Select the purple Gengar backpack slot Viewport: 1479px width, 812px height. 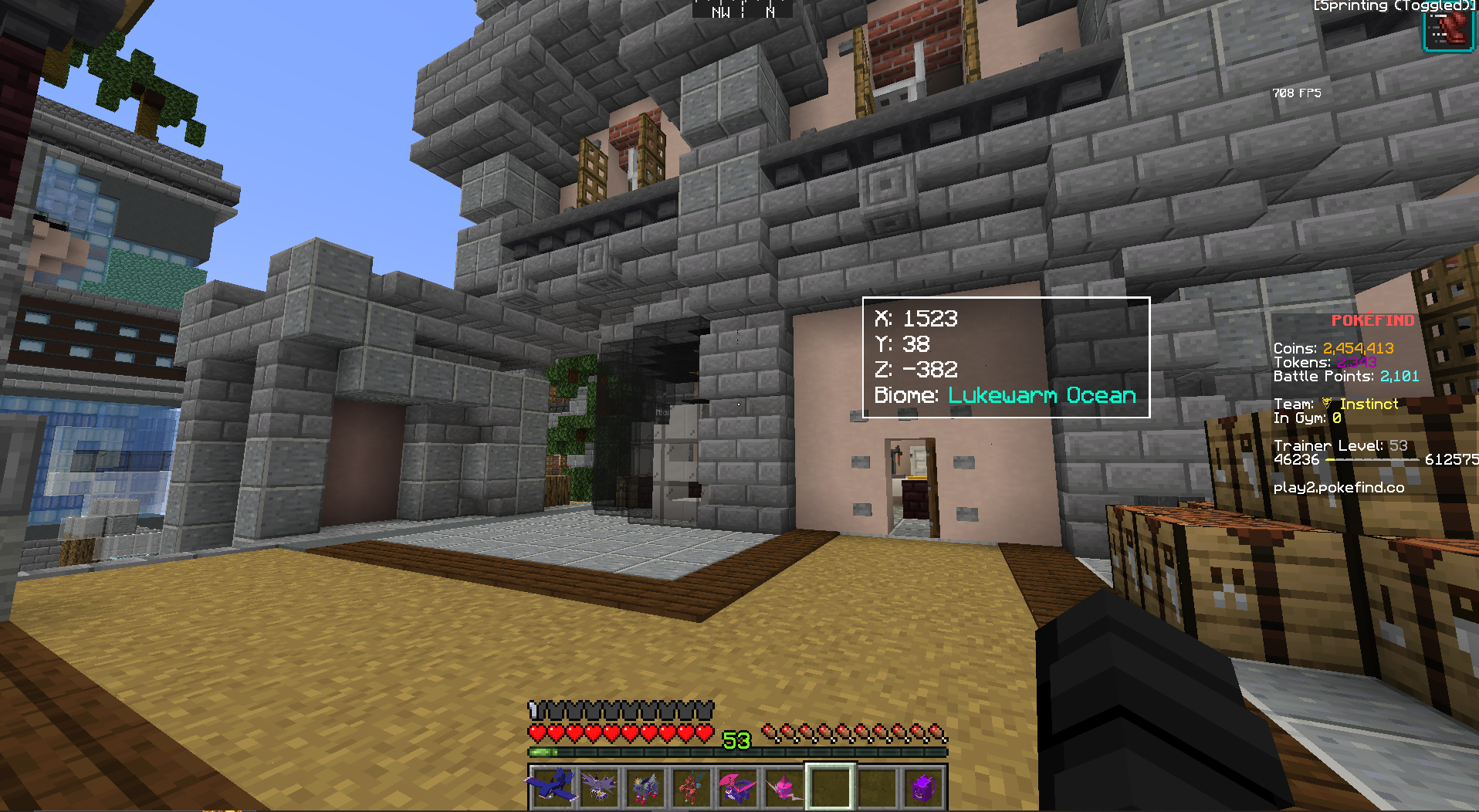tap(923, 787)
